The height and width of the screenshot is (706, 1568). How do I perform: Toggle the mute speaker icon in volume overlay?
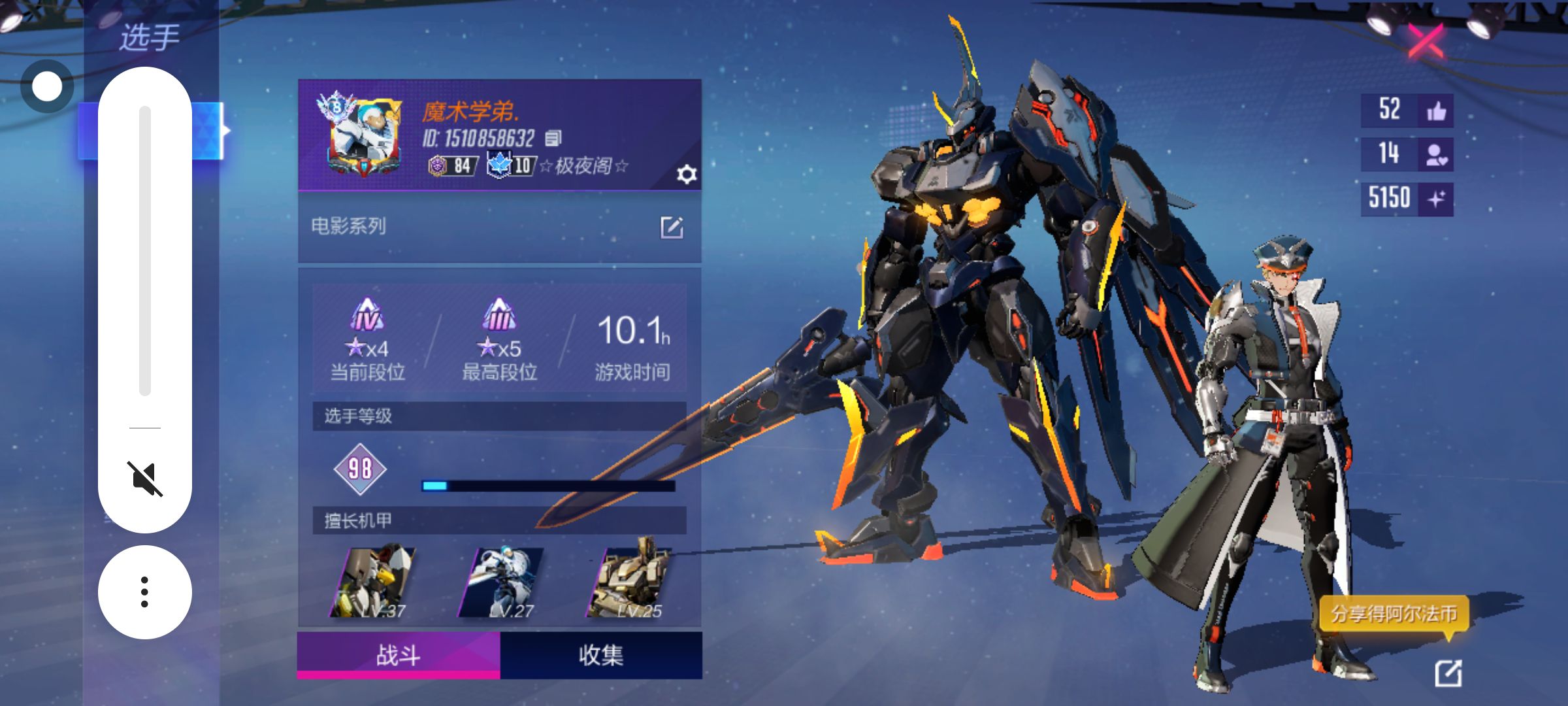tap(144, 479)
